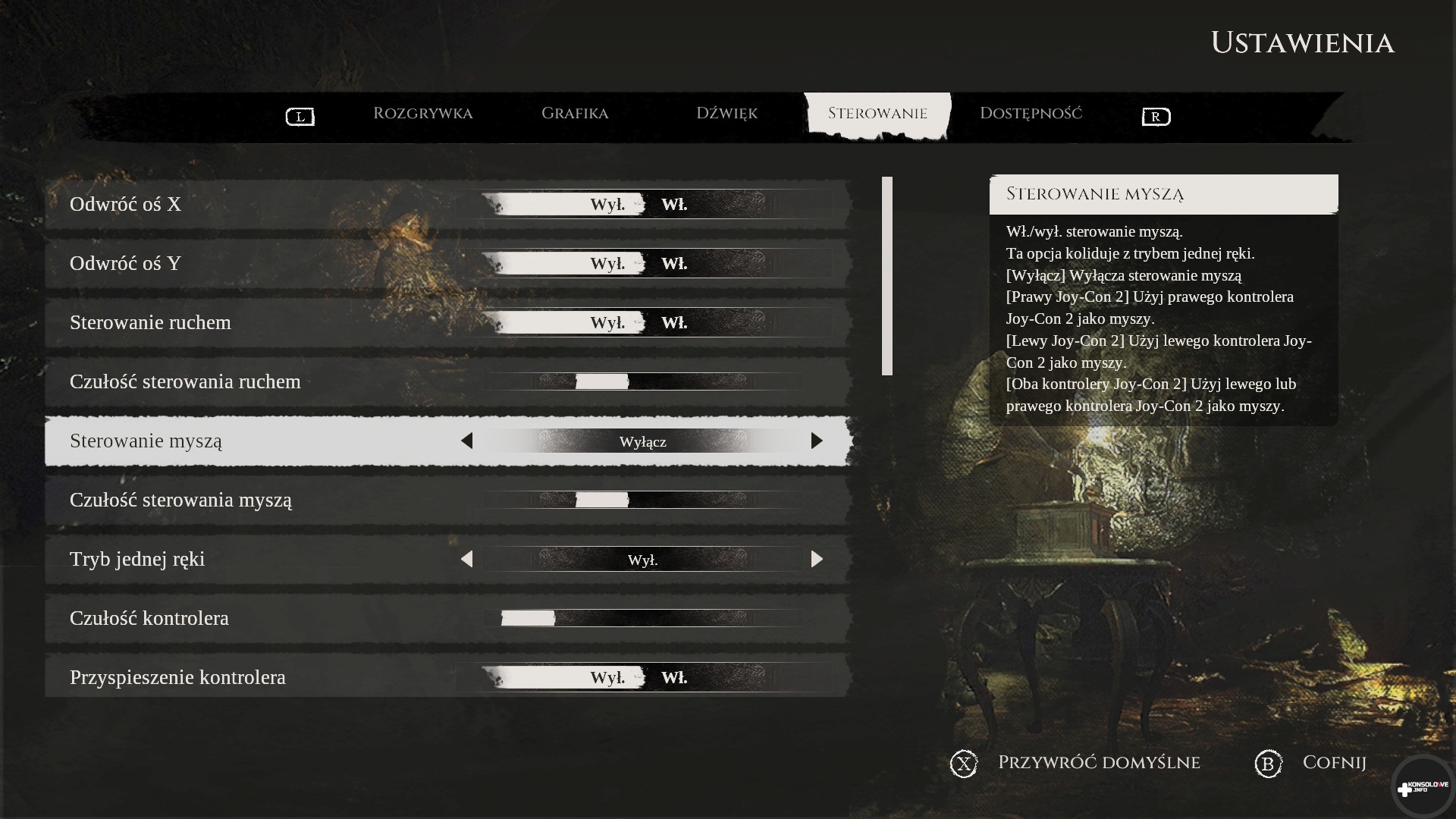Adjust the Czułość kontrolera slider

529,618
